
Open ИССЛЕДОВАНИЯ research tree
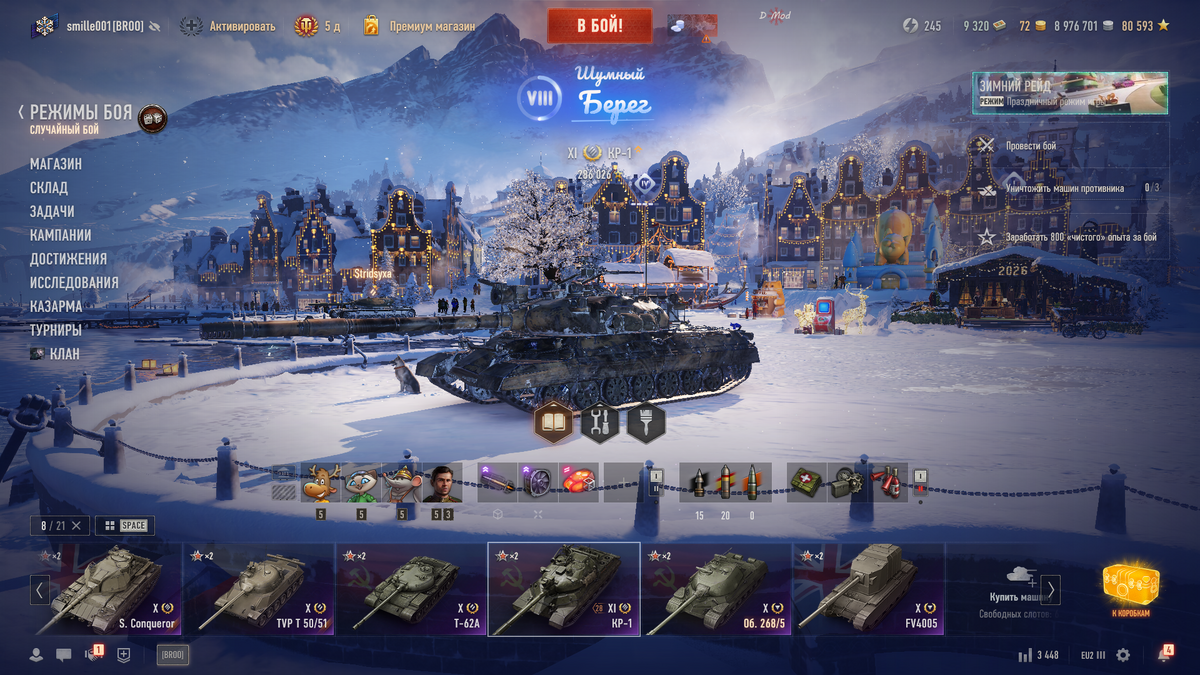(x=74, y=283)
